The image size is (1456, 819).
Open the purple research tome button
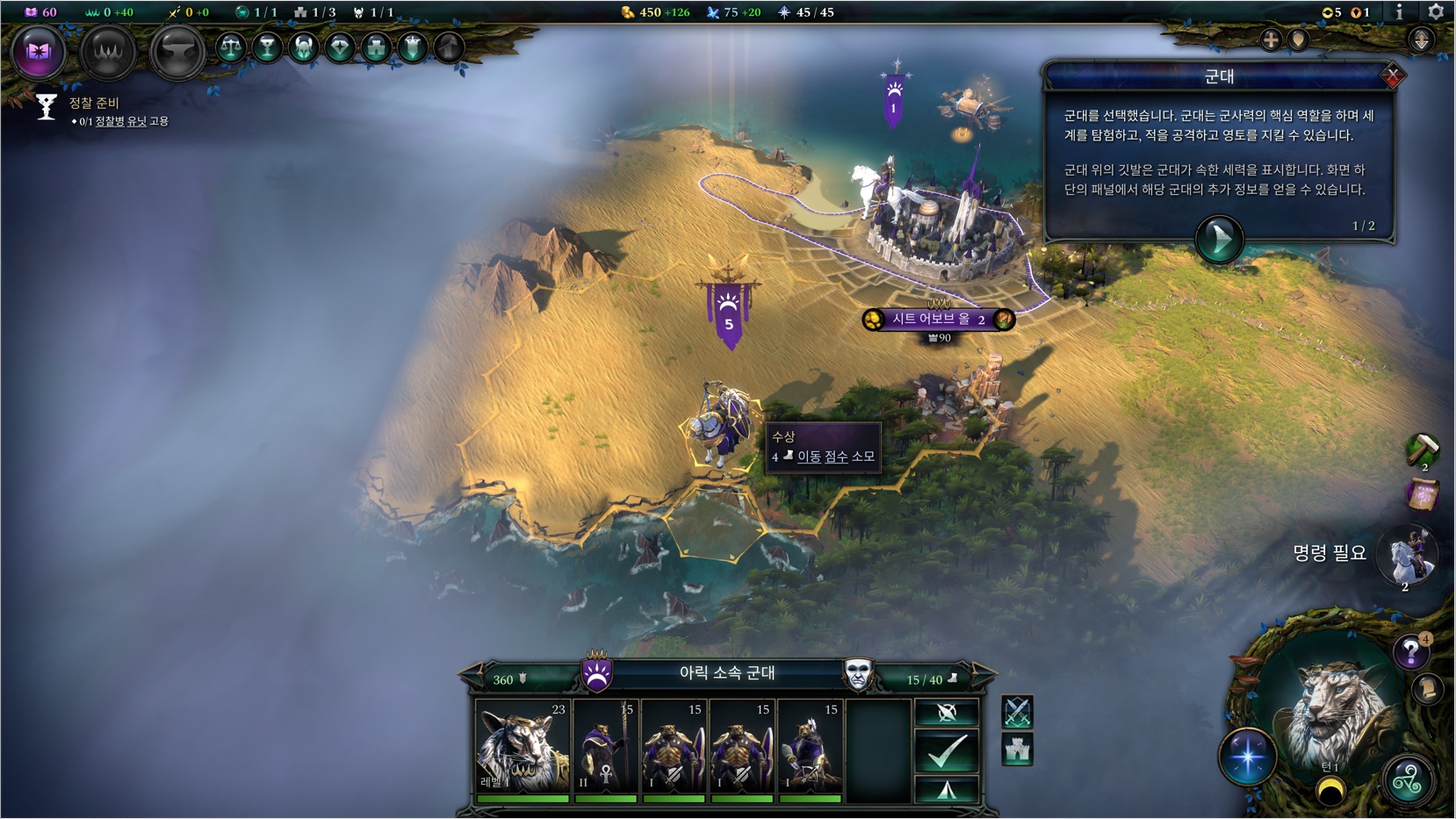click(39, 52)
